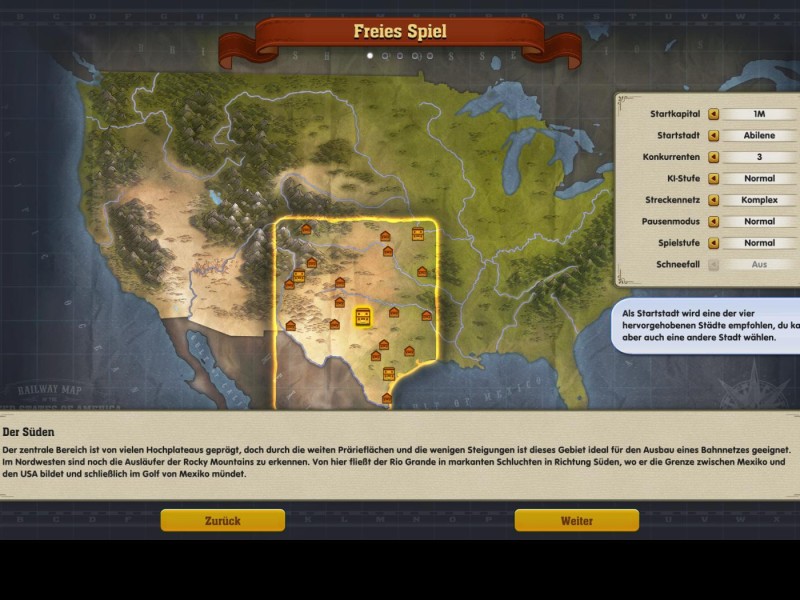Screen dimensions: 800x600
Task: Go back with the Zurück button
Action: [222, 520]
